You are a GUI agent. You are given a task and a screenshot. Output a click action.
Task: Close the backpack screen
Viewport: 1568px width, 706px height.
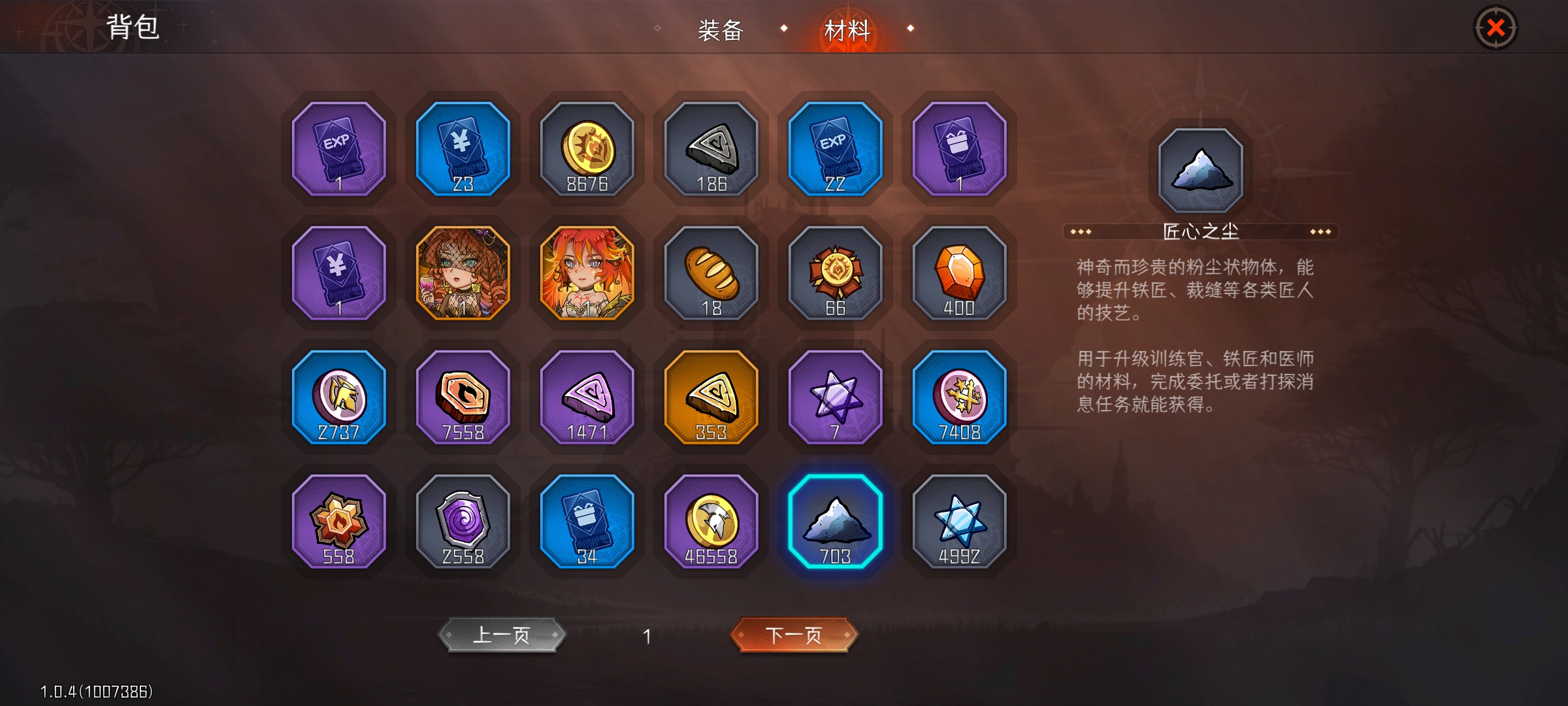click(x=1495, y=28)
